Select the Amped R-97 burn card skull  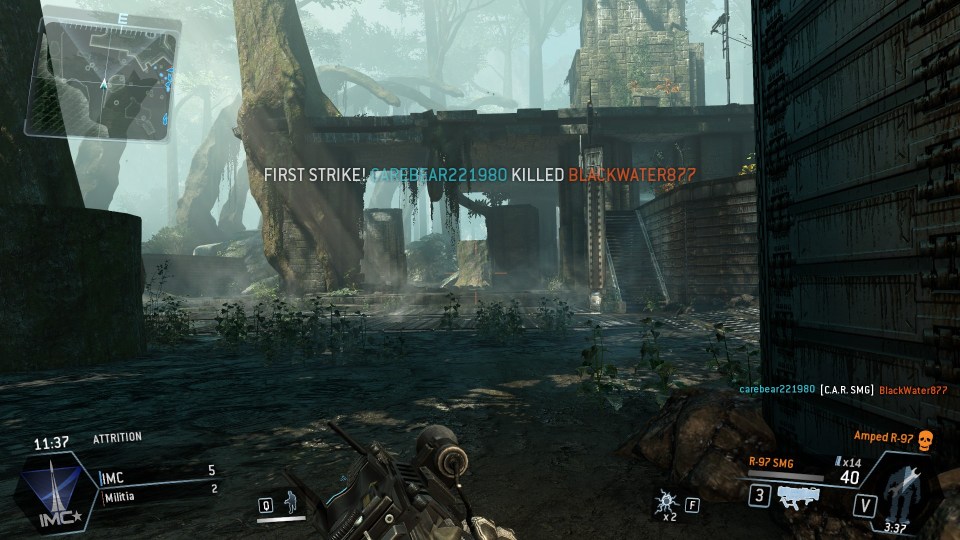point(924,438)
